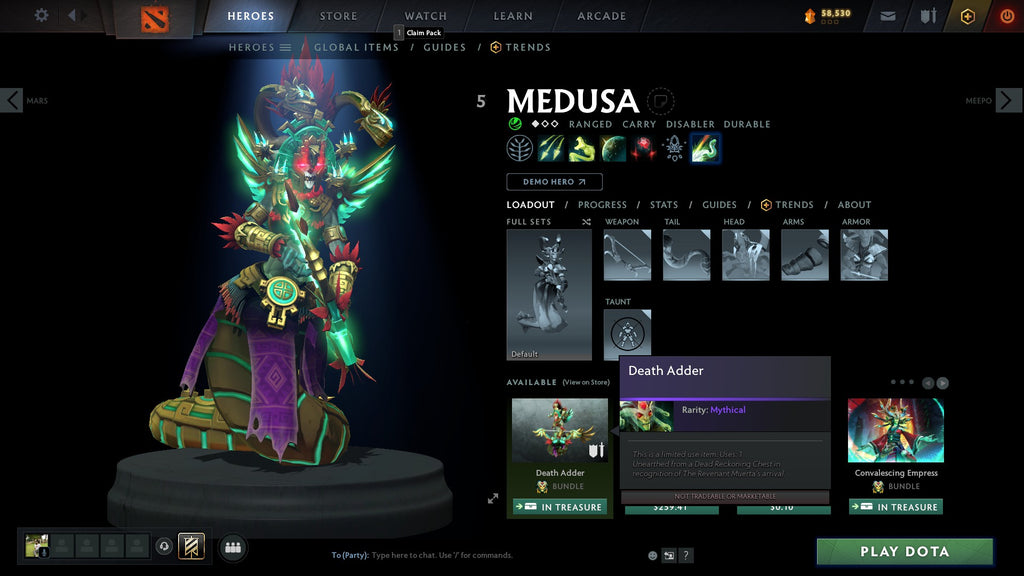Switch to hero Progress section
The height and width of the screenshot is (576, 1024).
point(602,205)
